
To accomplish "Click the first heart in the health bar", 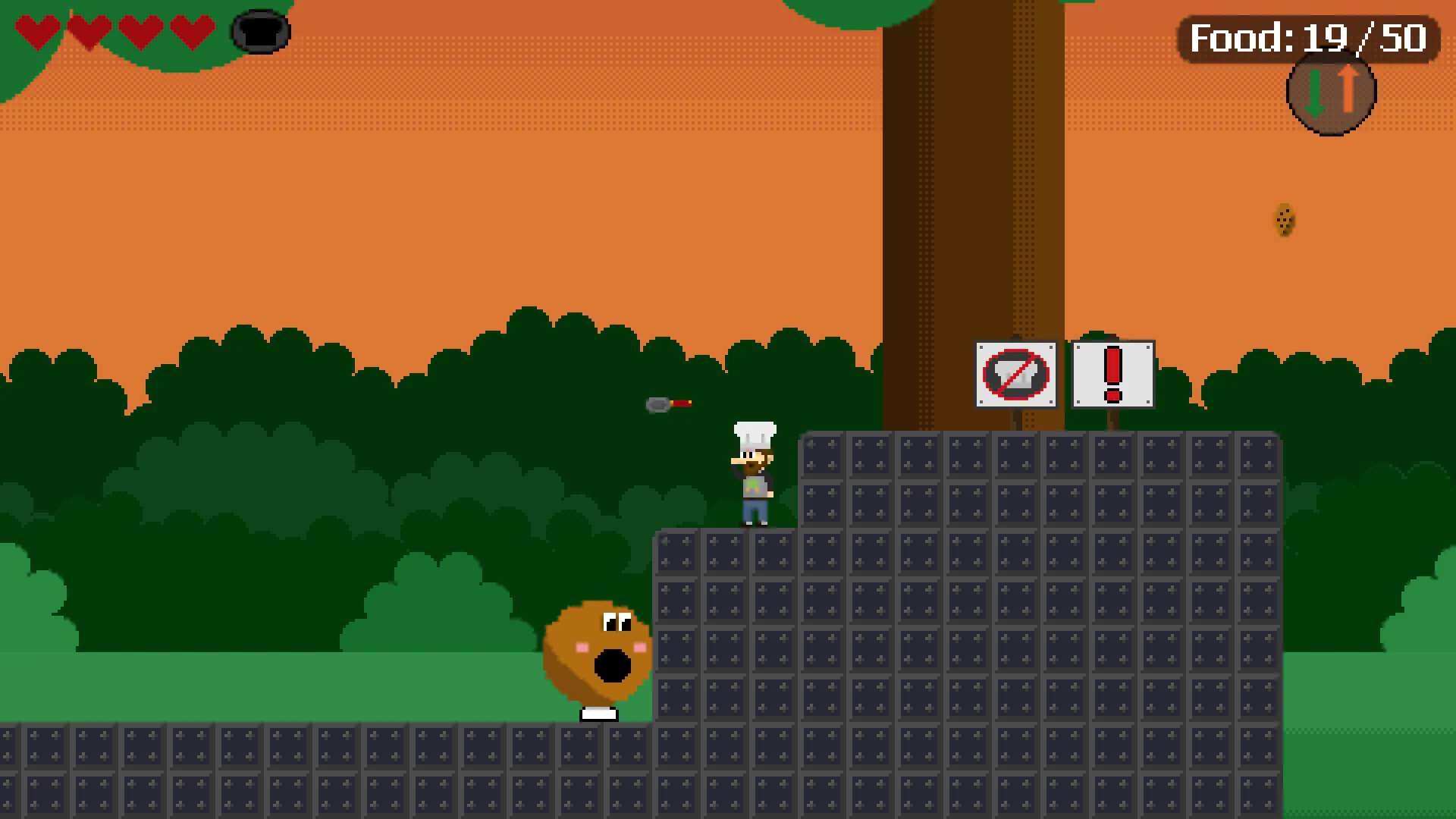I will coord(36,31).
